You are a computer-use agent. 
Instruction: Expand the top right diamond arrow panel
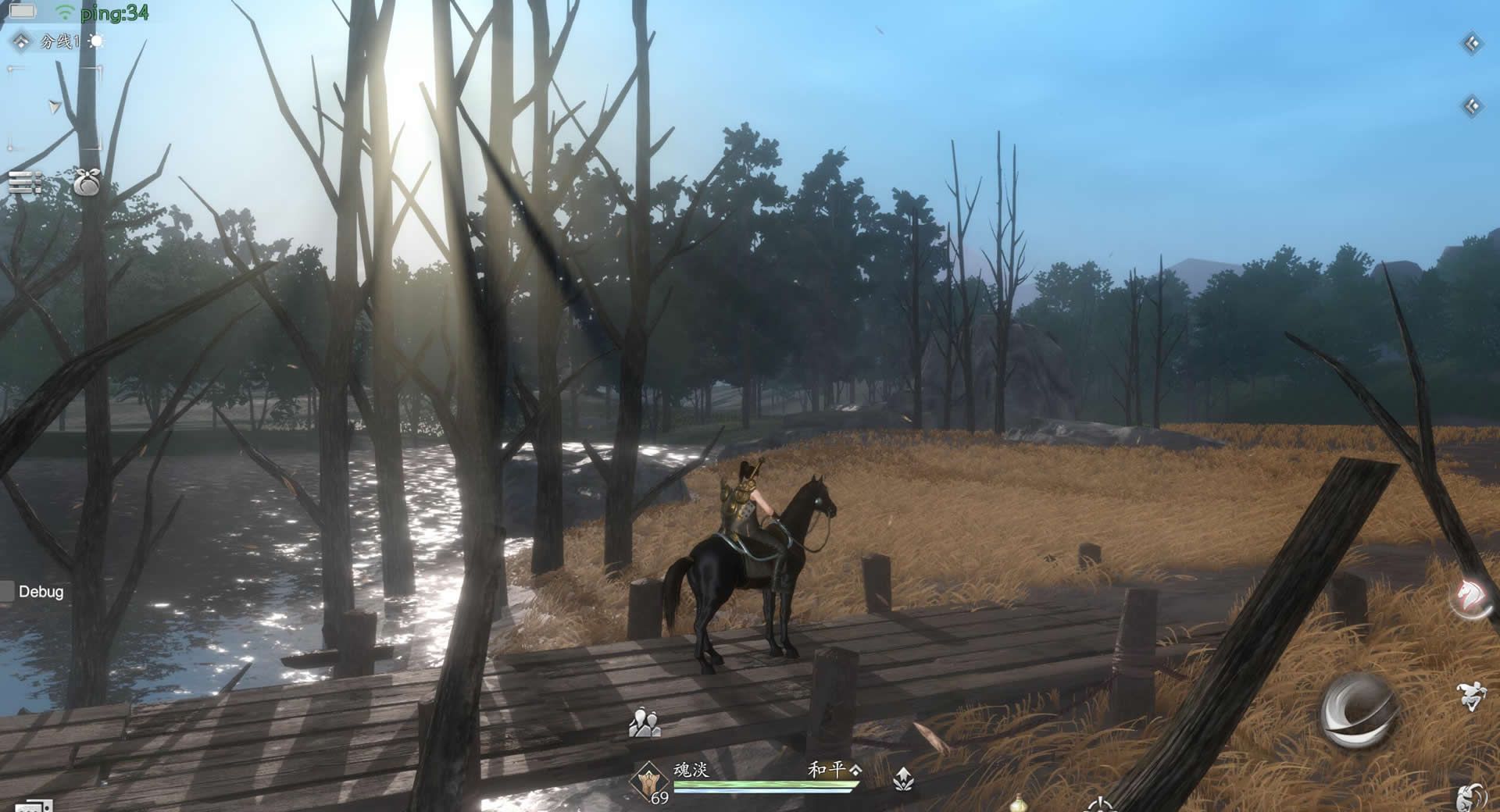[x=1472, y=44]
